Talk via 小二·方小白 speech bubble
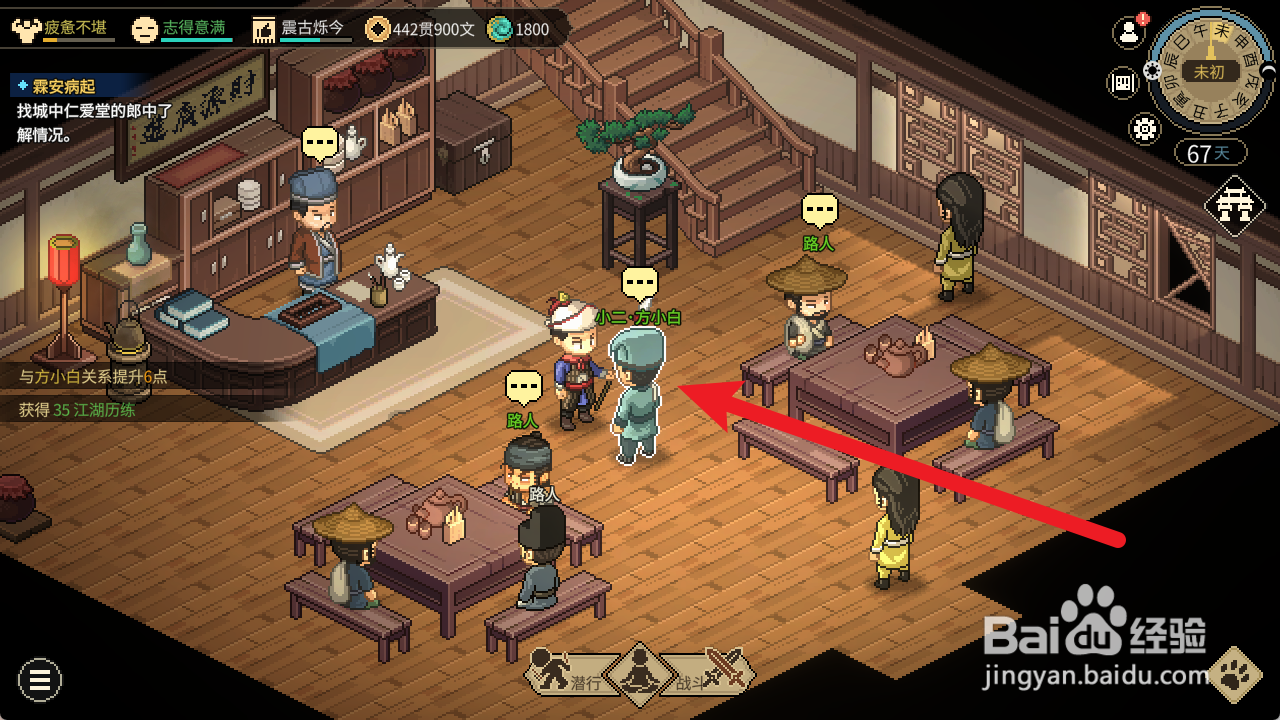The height and width of the screenshot is (720, 1280). (640, 284)
